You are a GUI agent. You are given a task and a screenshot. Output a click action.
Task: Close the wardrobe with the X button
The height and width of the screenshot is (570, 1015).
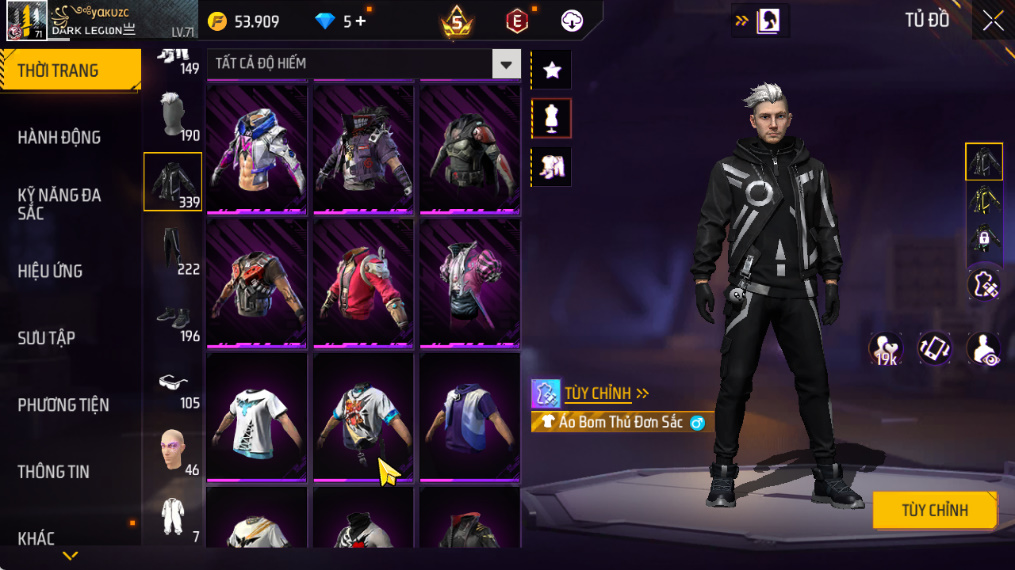point(992,21)
